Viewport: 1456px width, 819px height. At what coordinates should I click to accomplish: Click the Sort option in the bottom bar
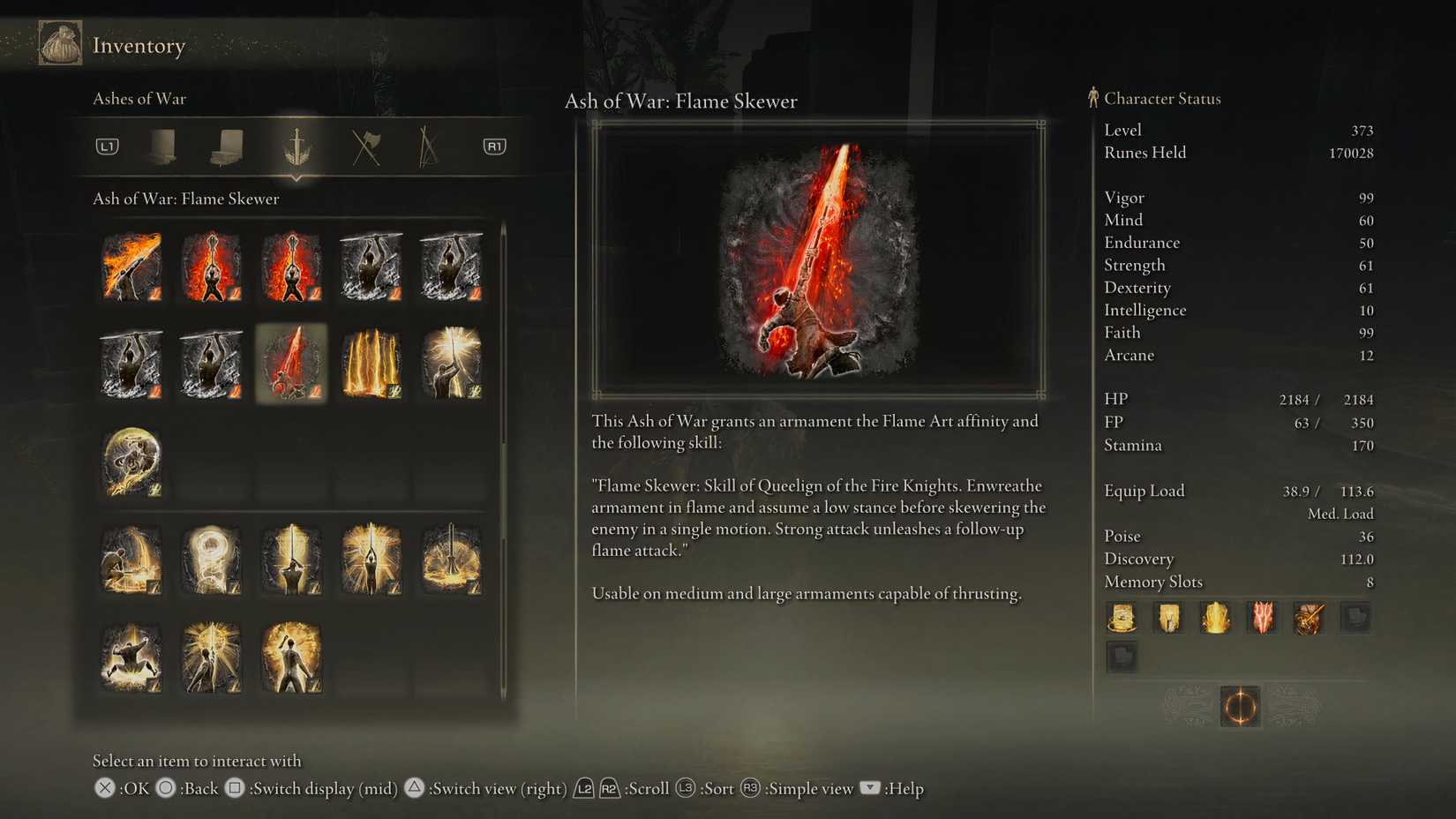718,789
